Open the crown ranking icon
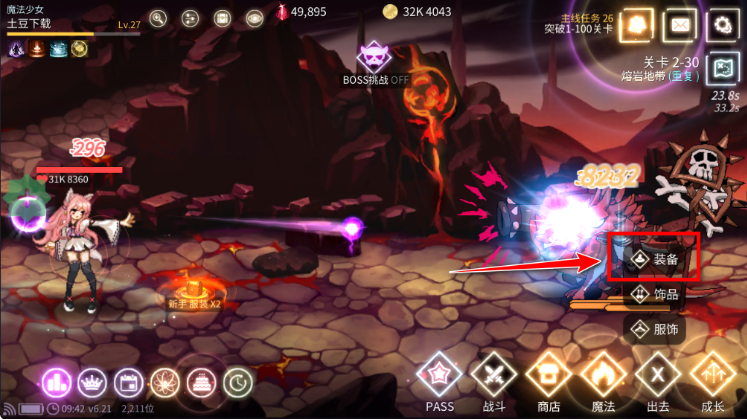Viewport: 747px width, 419px height. [x=91, y=381]
